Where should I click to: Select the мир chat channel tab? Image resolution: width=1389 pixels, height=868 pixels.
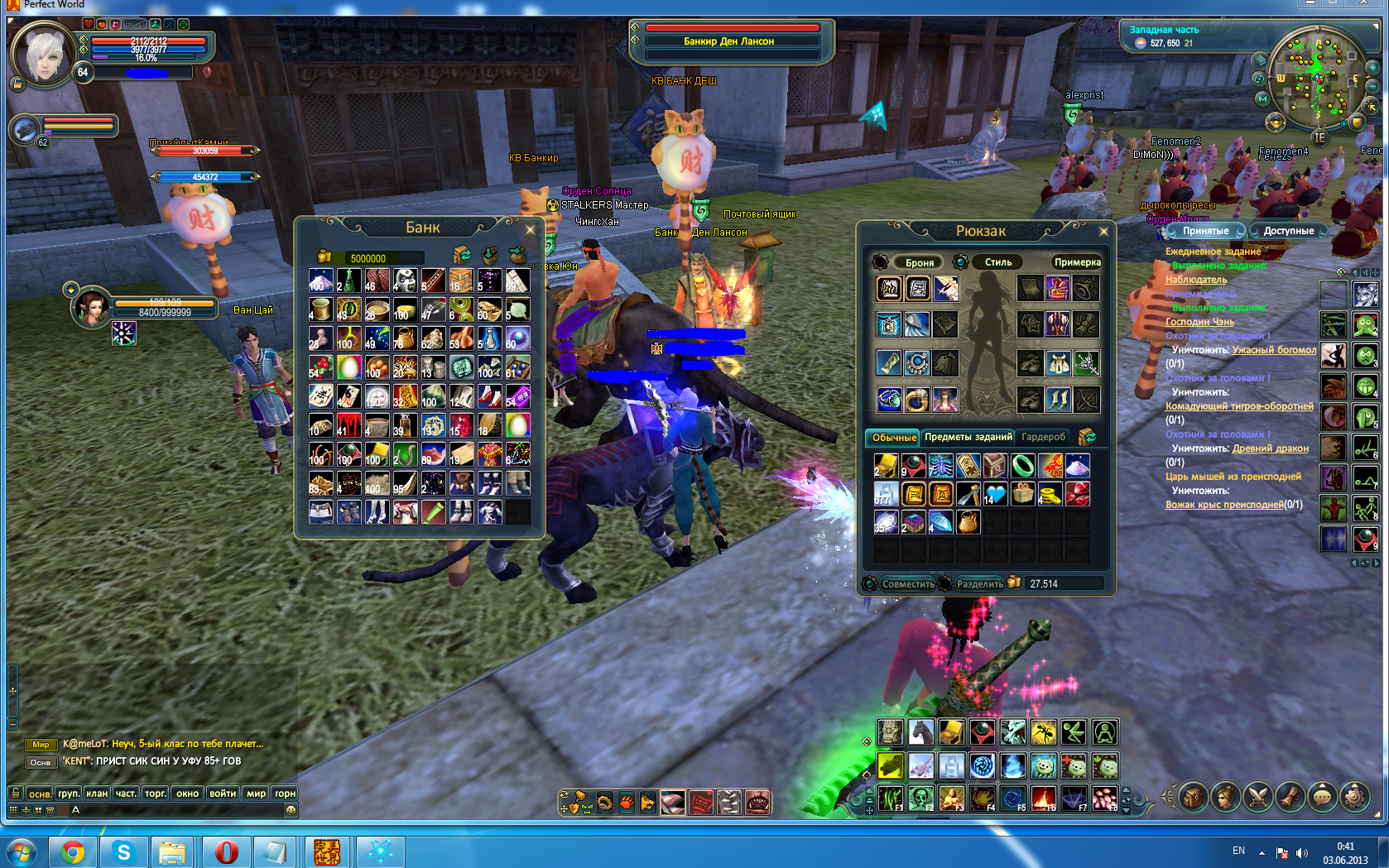click(x=257, y=793)
